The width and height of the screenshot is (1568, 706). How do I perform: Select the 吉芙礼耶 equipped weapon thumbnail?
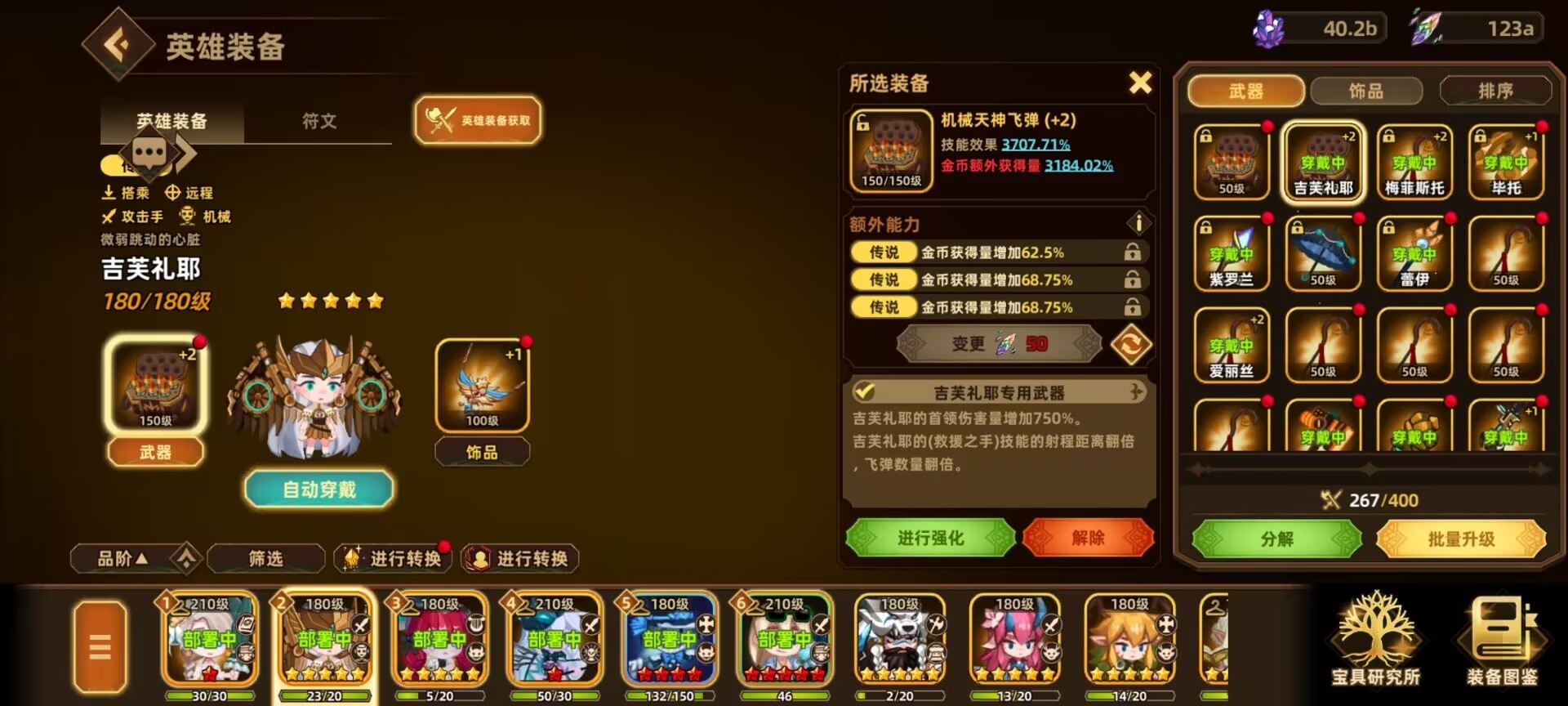tap(1322, 162)
